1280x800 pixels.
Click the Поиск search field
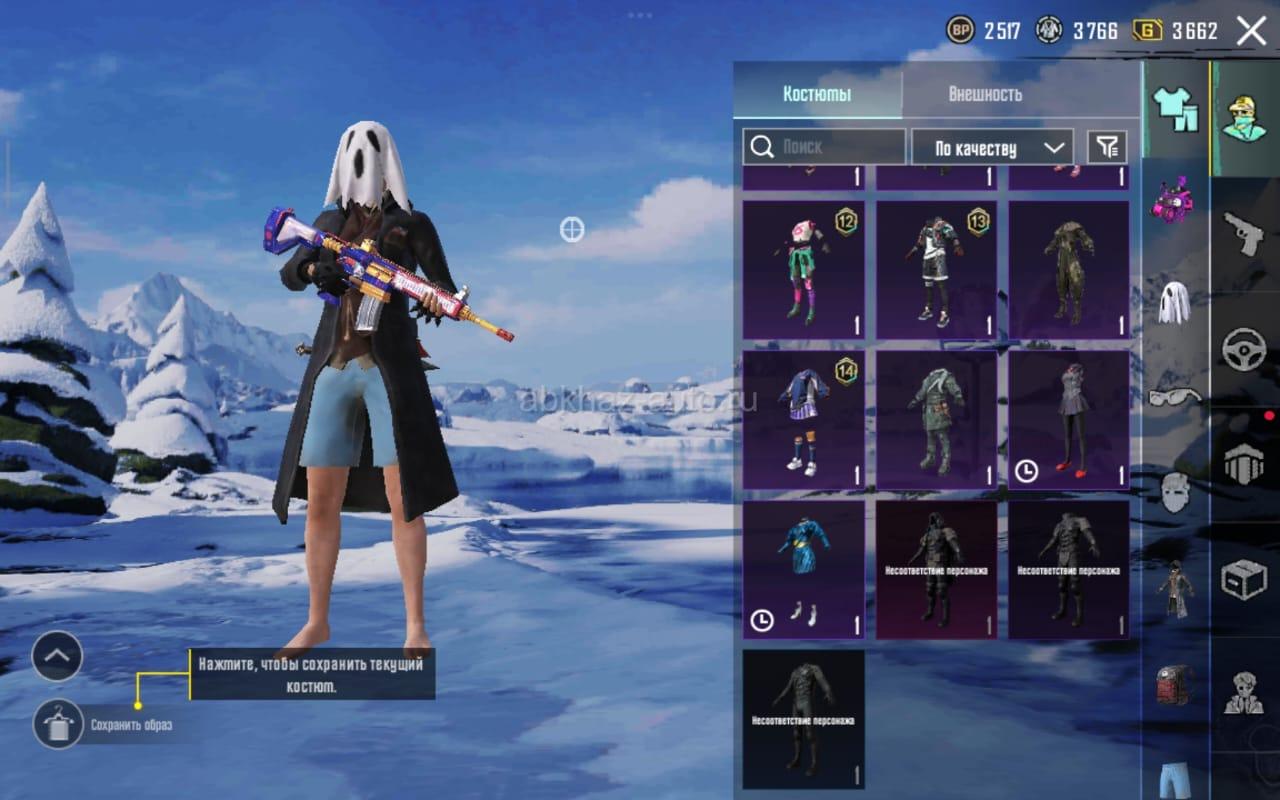pos(824,147)
